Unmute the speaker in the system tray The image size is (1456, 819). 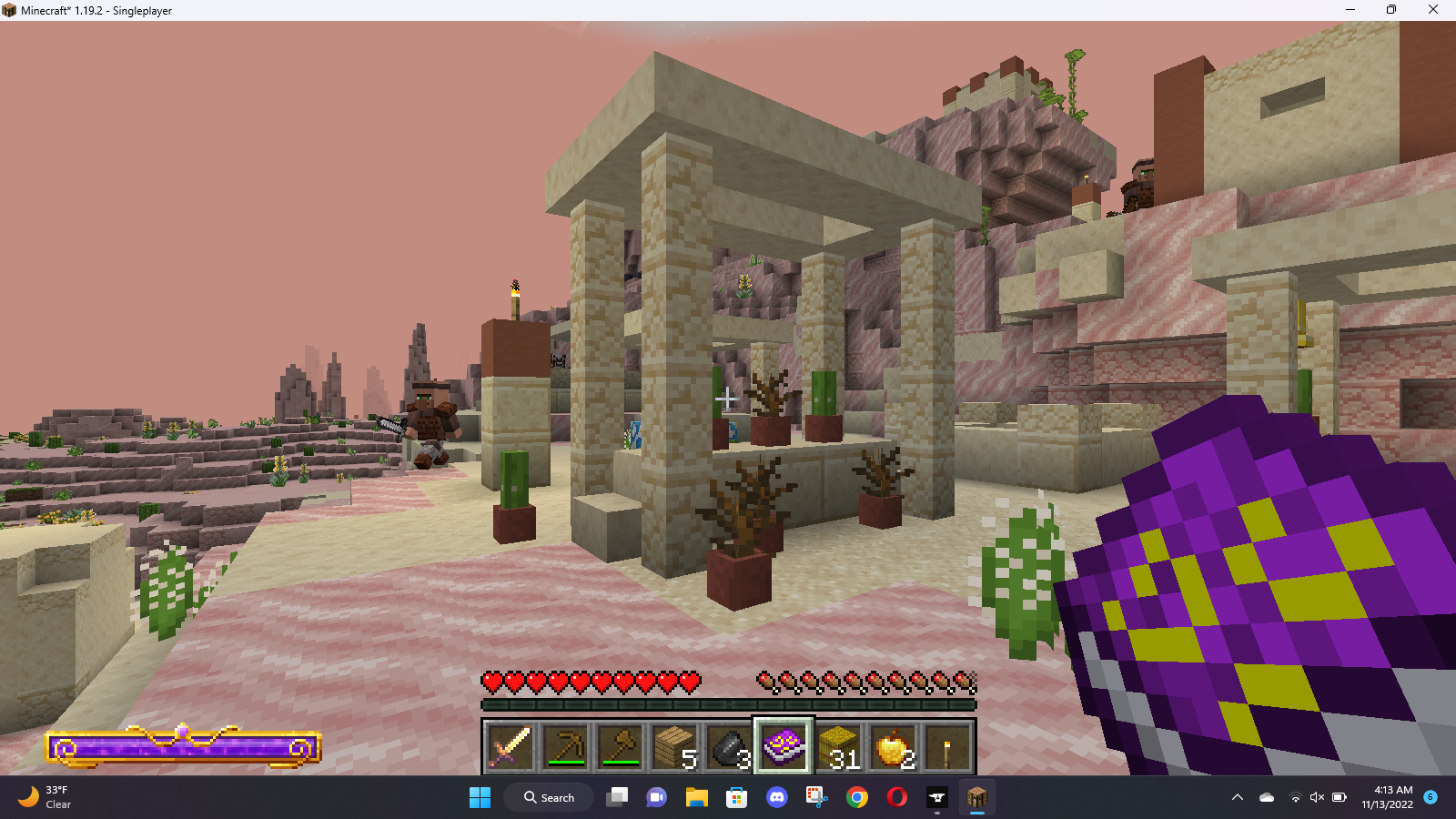point(1316,797)
